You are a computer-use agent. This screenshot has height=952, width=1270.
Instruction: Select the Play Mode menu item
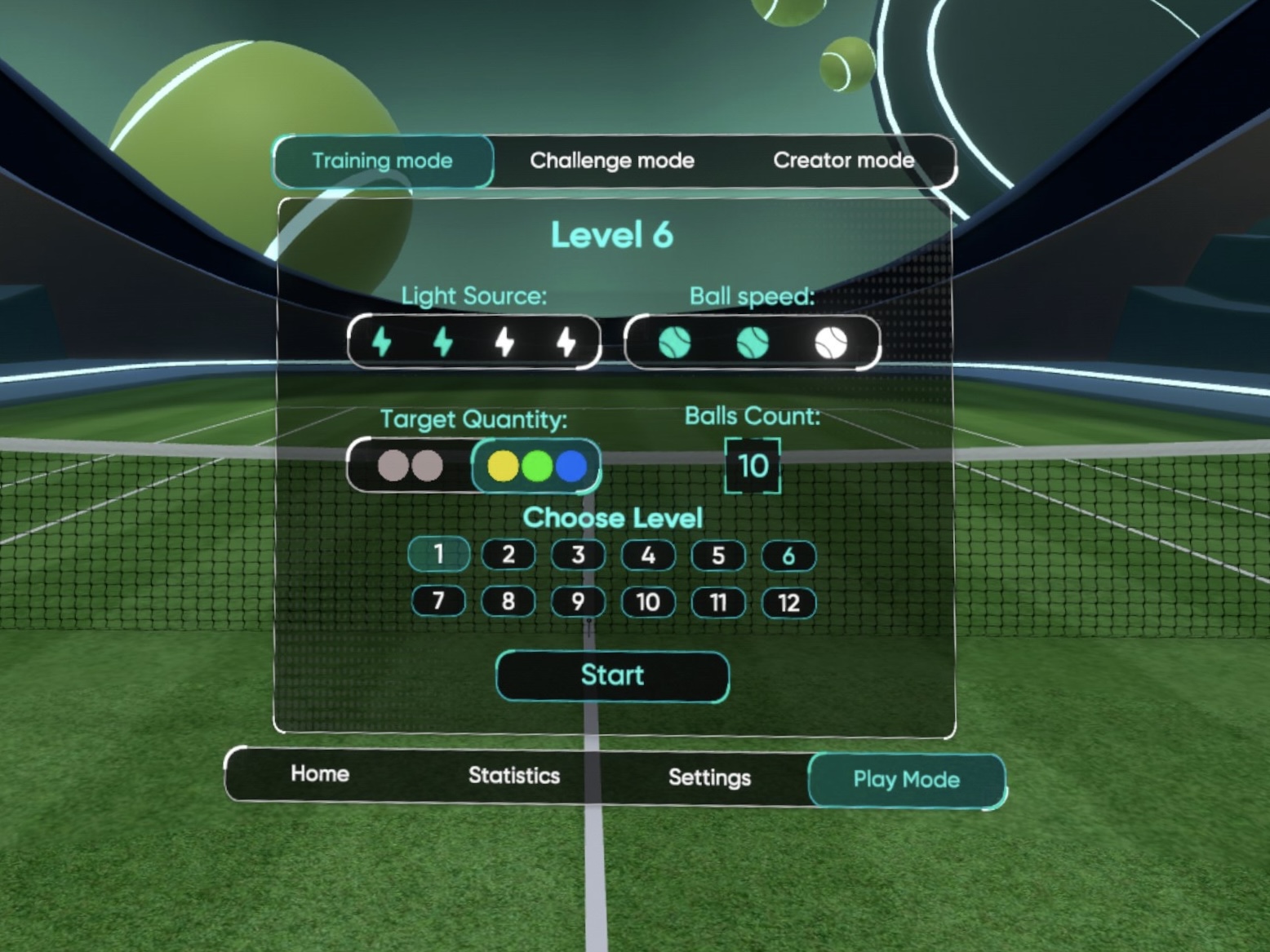[x=906, y=780]
